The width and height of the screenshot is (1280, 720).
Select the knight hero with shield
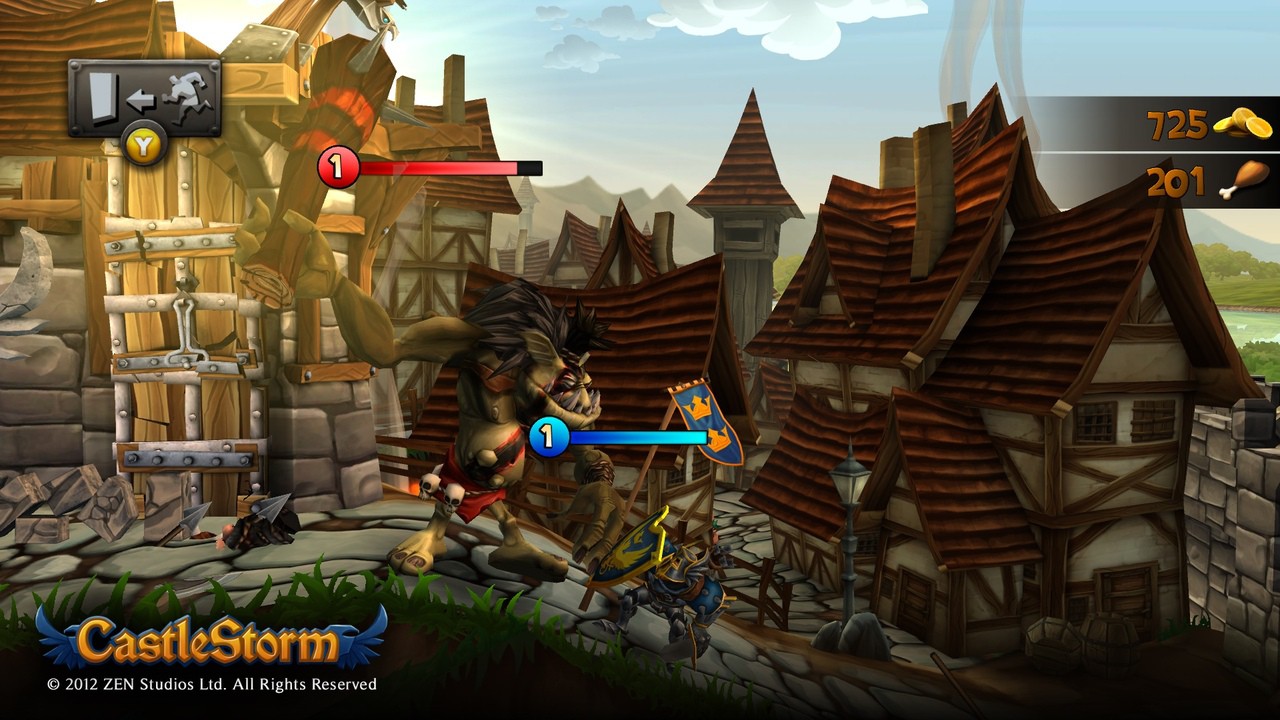point(670,580)
